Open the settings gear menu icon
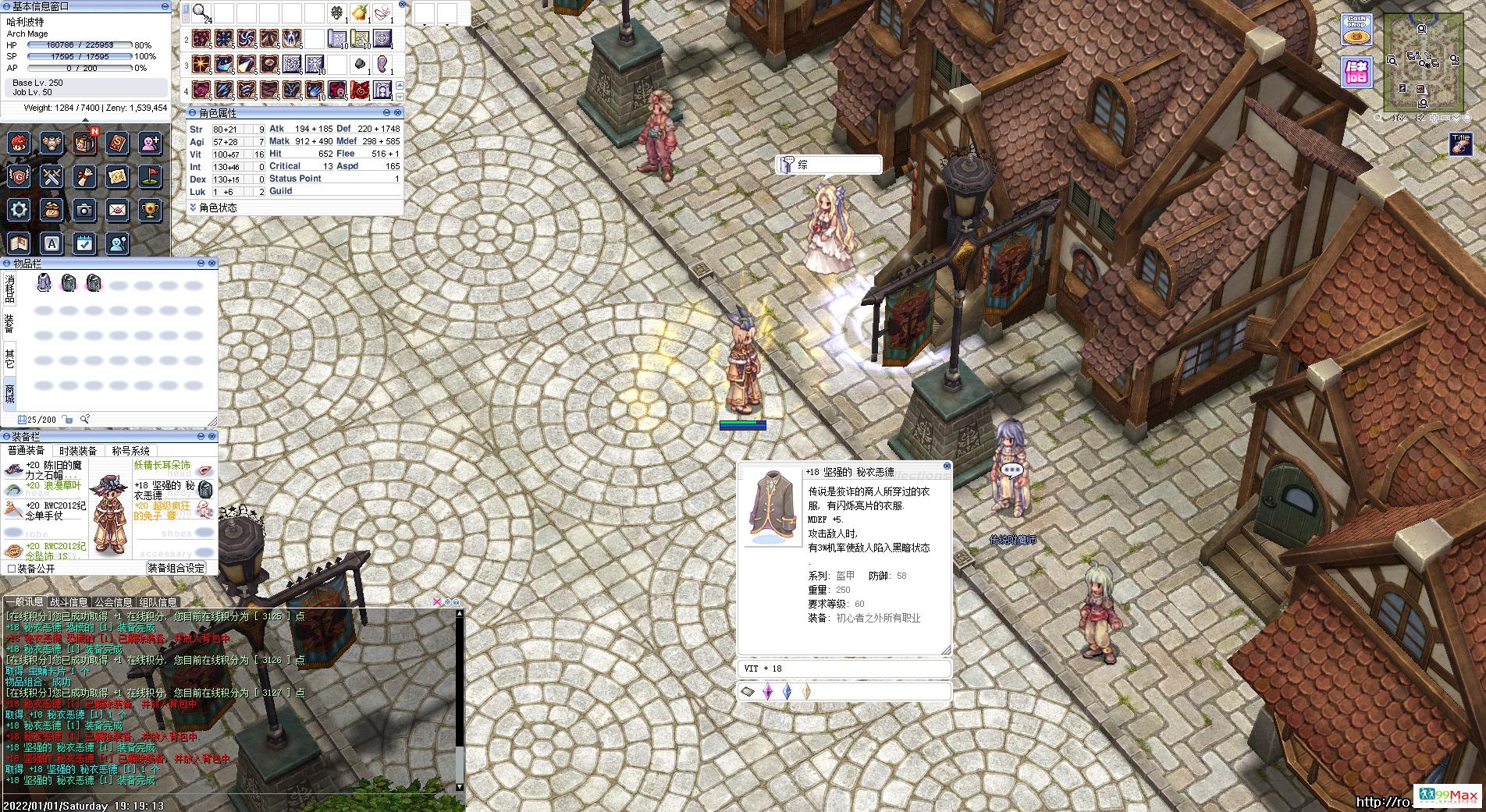 [x=20, y=209]
